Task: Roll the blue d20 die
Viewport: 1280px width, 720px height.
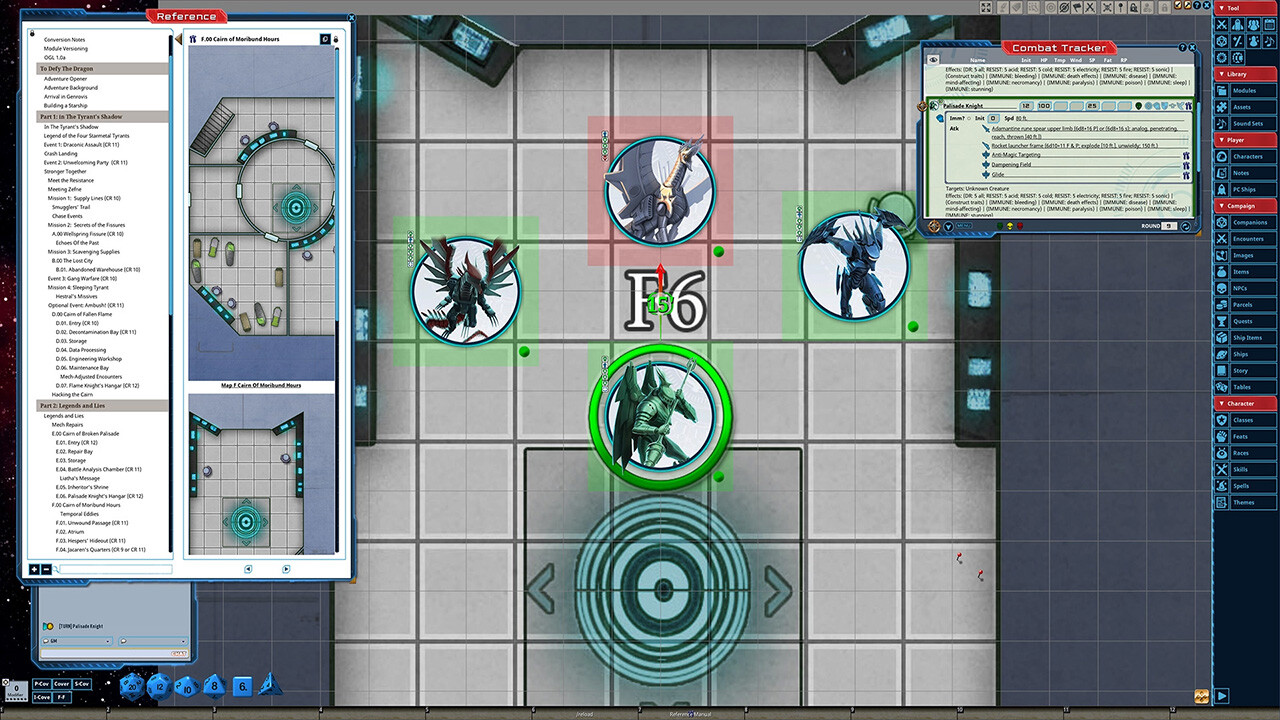Action: pos(131,688)
